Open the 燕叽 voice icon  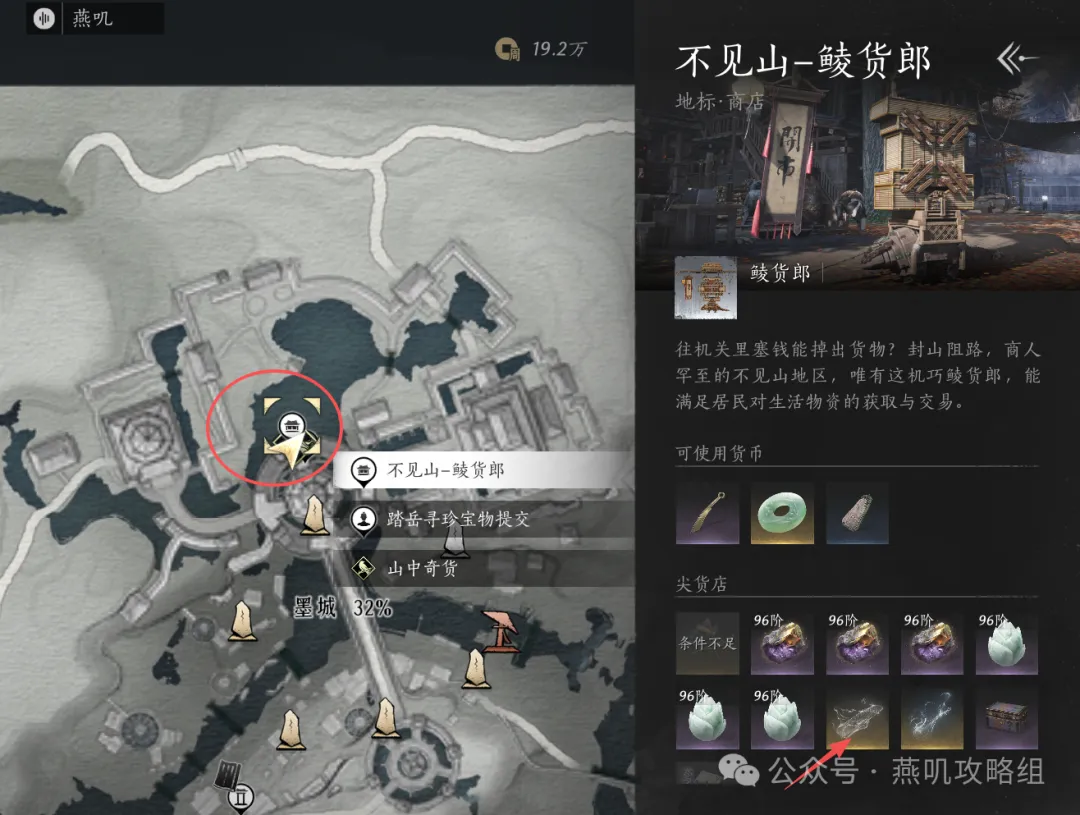(x=43, y=18)
